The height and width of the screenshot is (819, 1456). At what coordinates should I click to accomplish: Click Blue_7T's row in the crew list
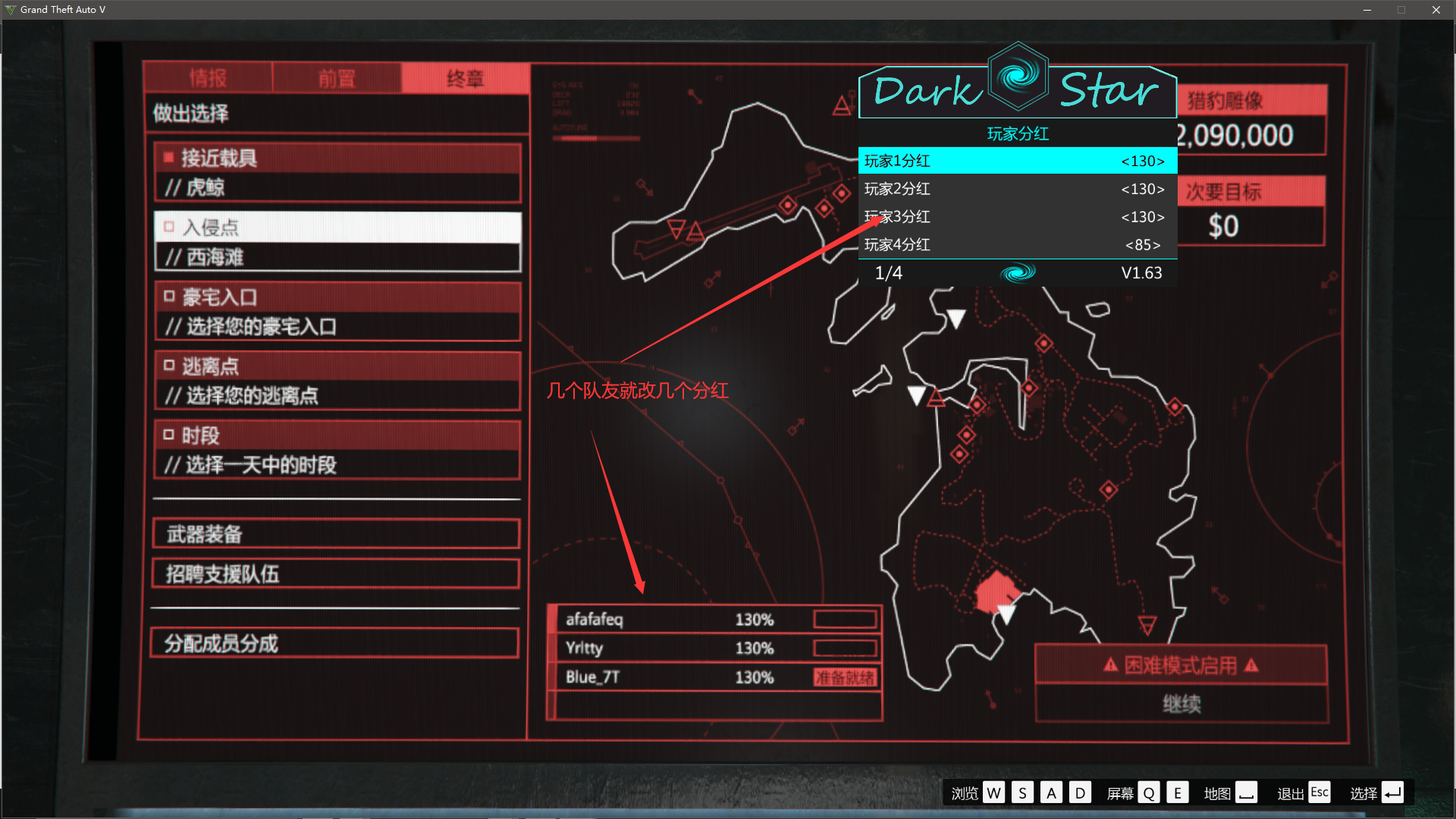(x=714, y=677)
